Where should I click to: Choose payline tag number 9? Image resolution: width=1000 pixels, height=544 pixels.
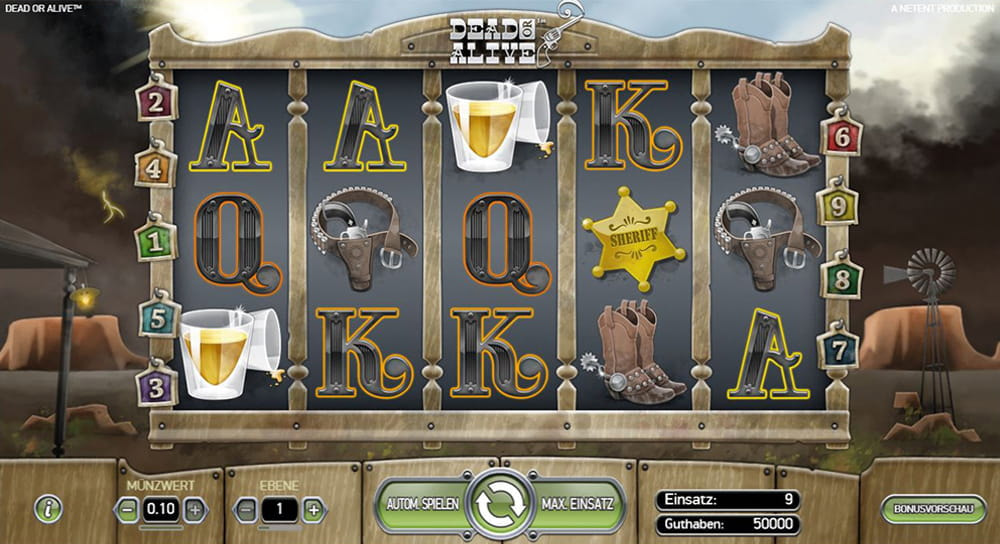coord(837,206)
